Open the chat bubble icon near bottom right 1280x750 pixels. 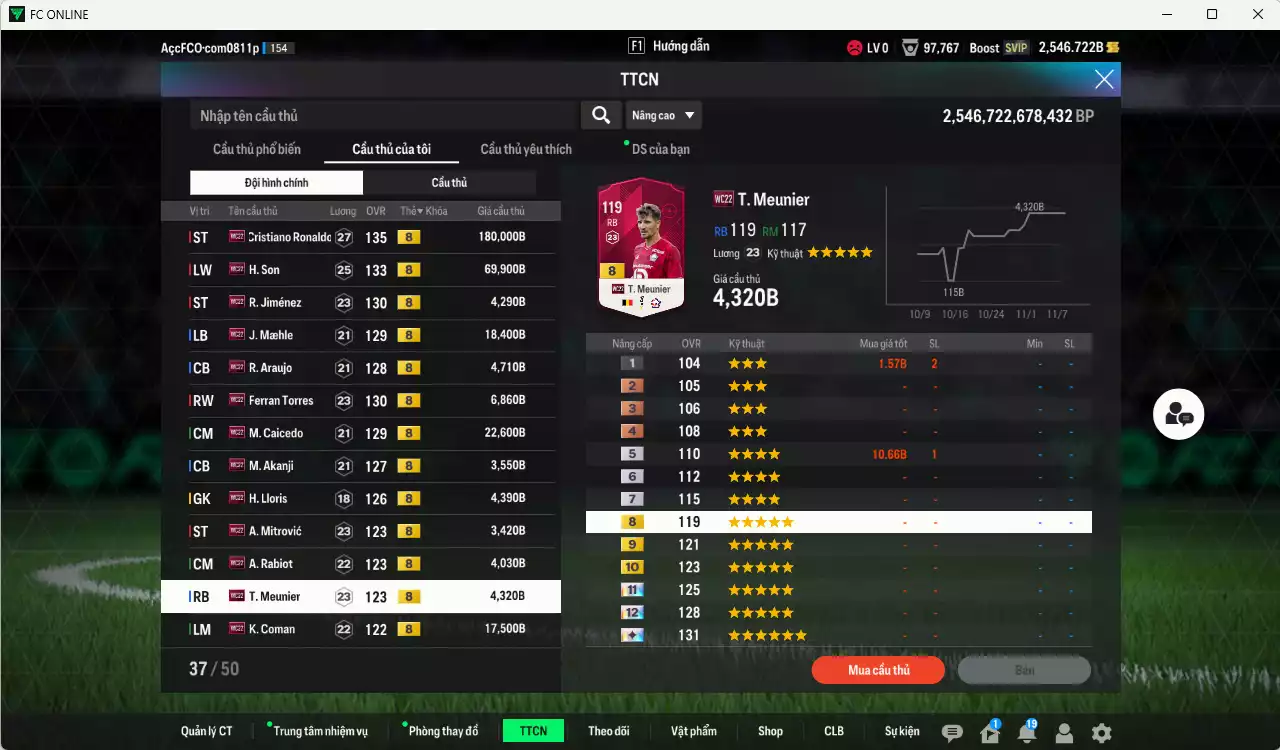pos(953,731)
